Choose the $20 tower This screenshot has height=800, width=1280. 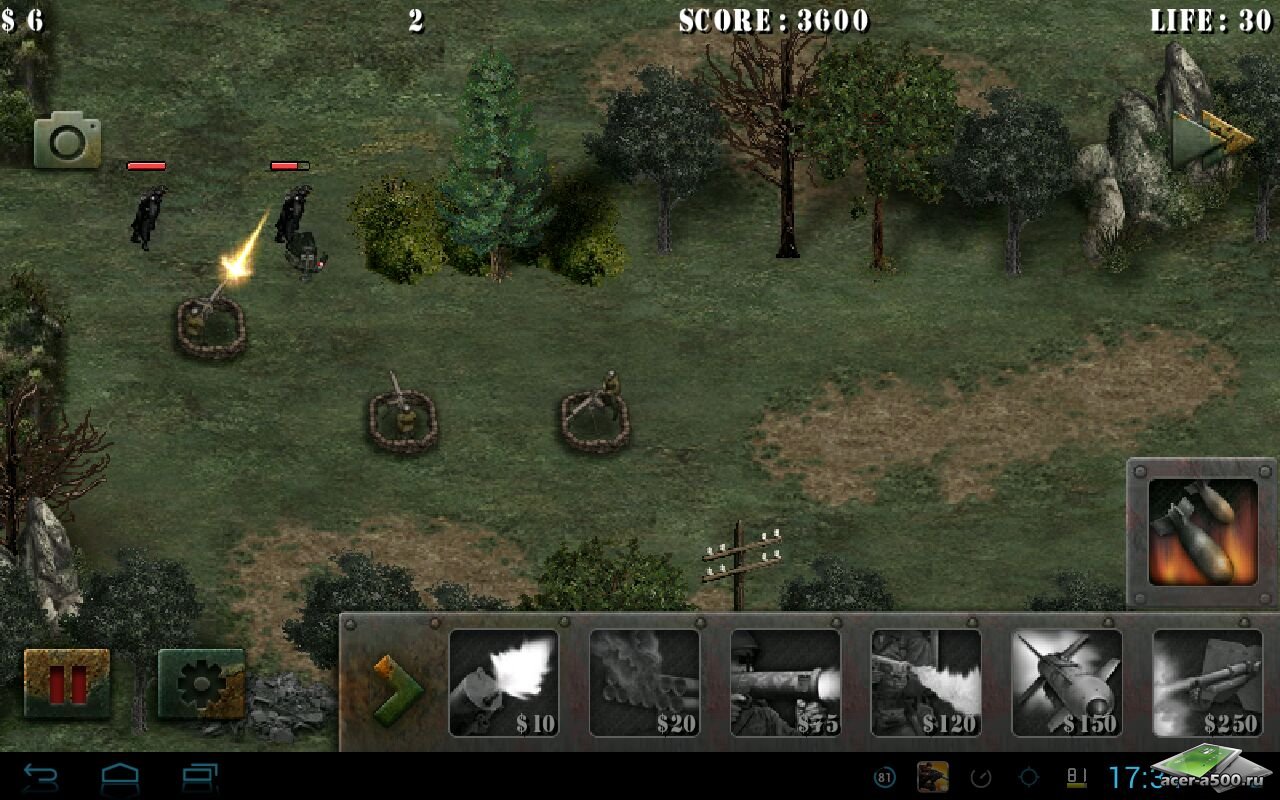click(645, 683)
